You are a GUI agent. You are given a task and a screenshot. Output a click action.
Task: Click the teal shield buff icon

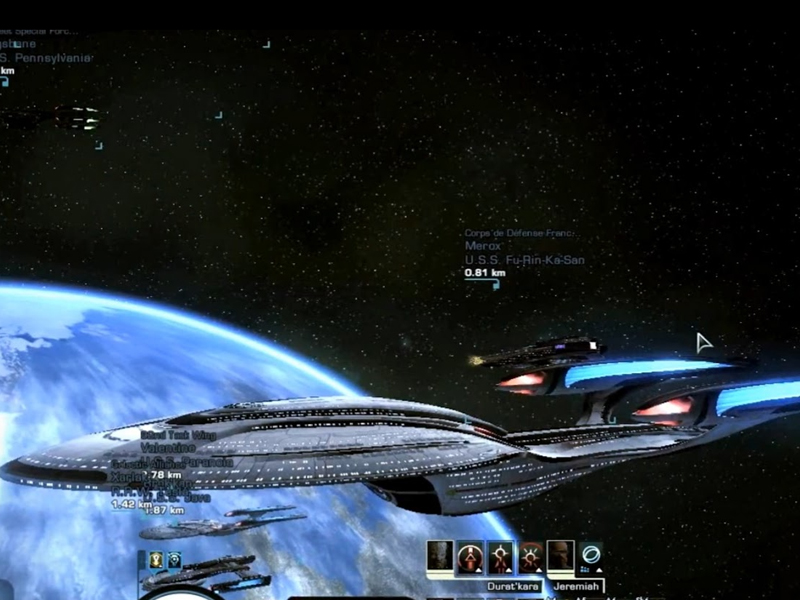(174, 560)
